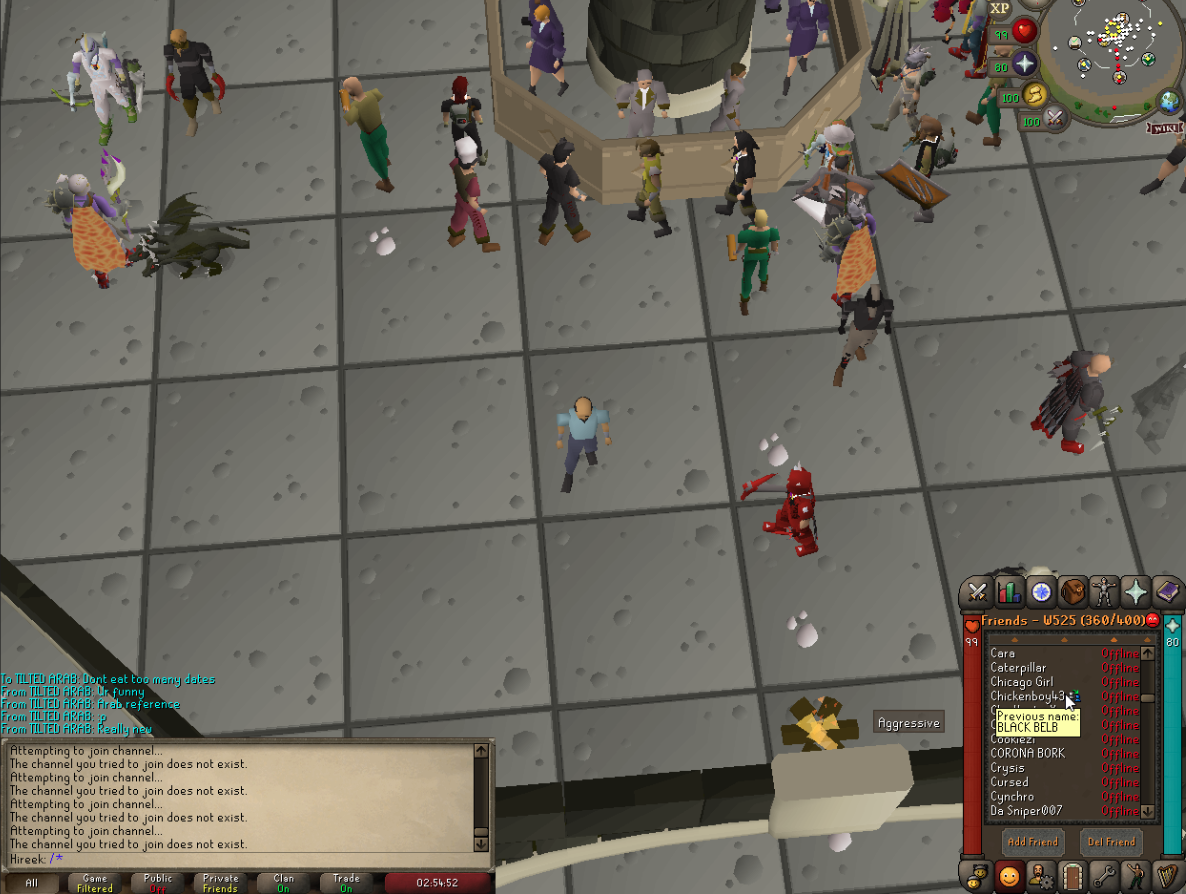This screenshot has height=894, width=1186.
Task: Click the Wiki lookup banner
Action: pos(1165,127)
